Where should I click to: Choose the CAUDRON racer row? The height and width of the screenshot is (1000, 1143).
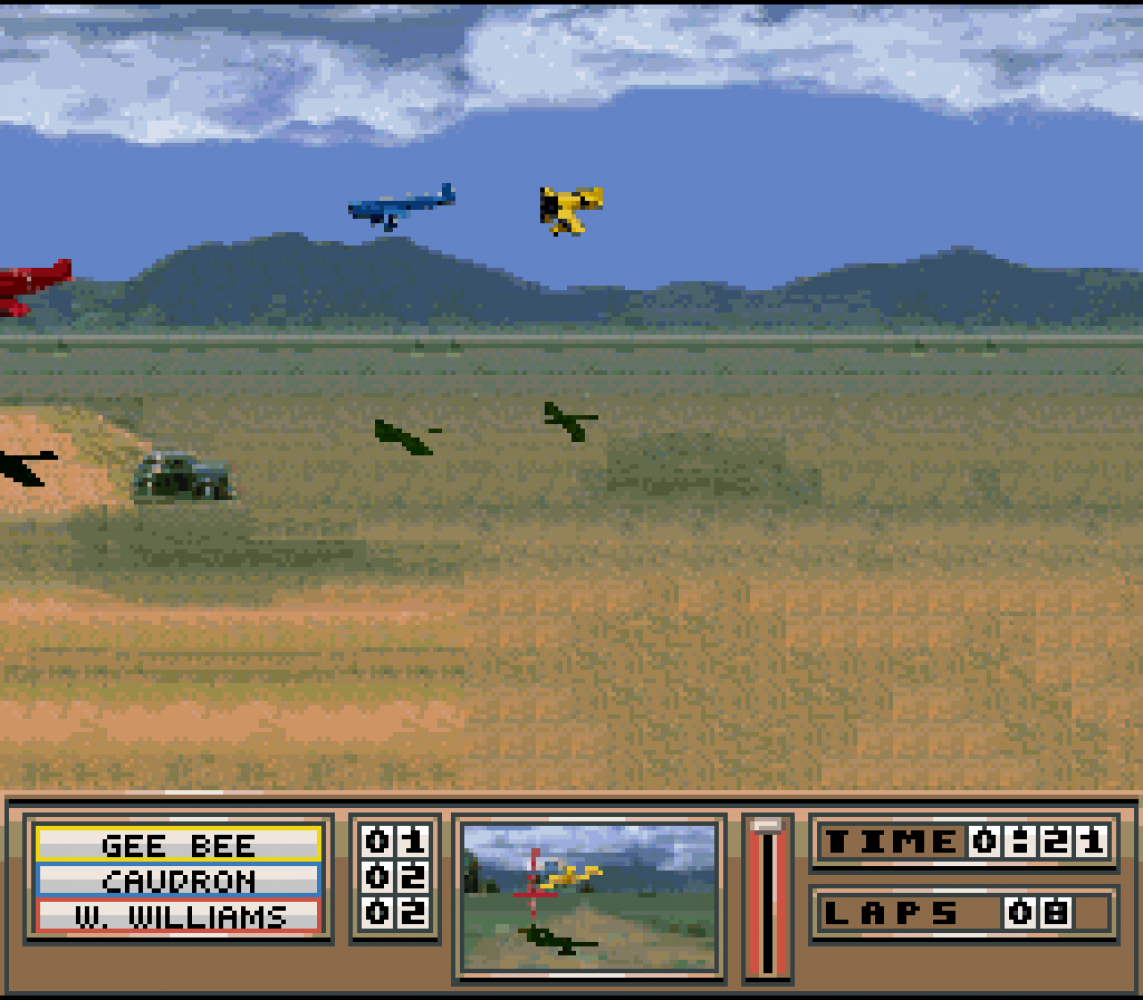coord(179,881)
